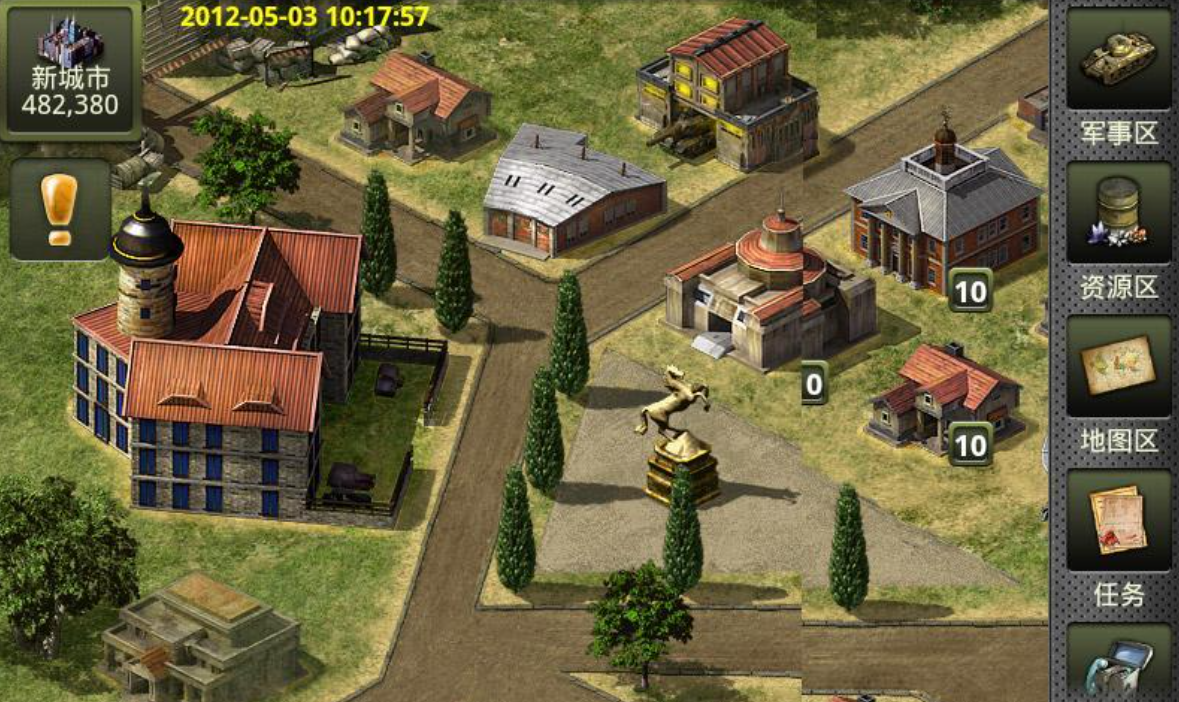
Task: Select the telephone icon button
Action: click(1118, 663)
